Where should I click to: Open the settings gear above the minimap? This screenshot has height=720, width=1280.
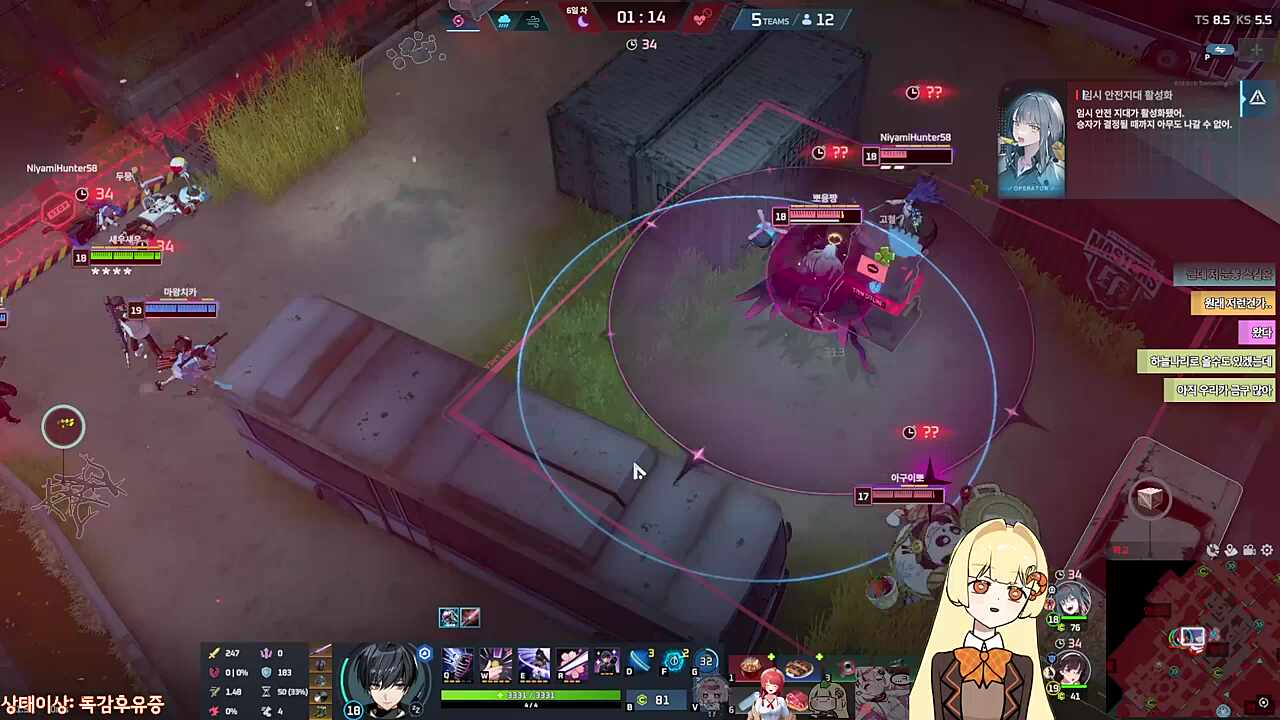coord(1267,551)
